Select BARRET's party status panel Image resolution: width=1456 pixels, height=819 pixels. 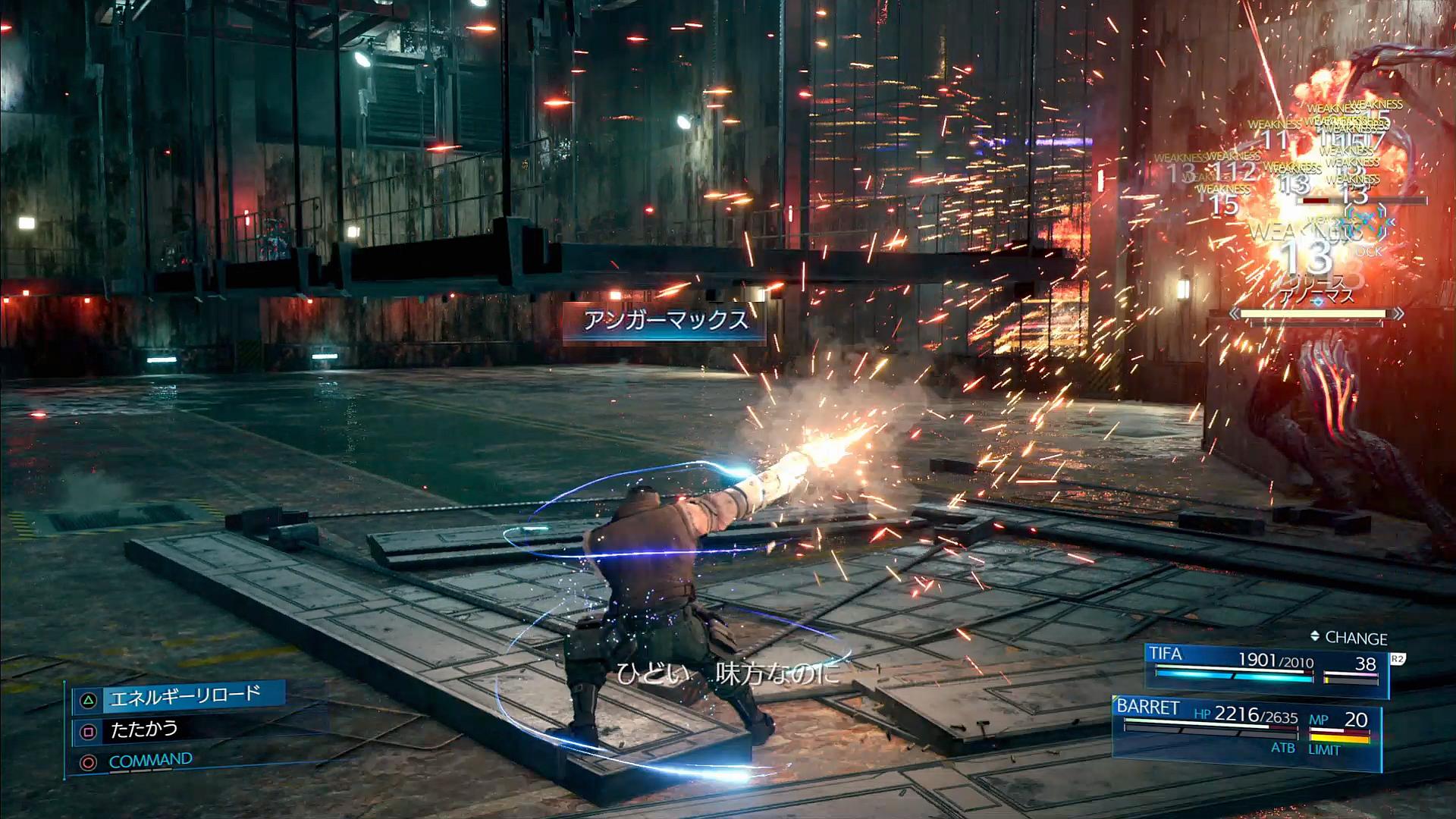1245,726
